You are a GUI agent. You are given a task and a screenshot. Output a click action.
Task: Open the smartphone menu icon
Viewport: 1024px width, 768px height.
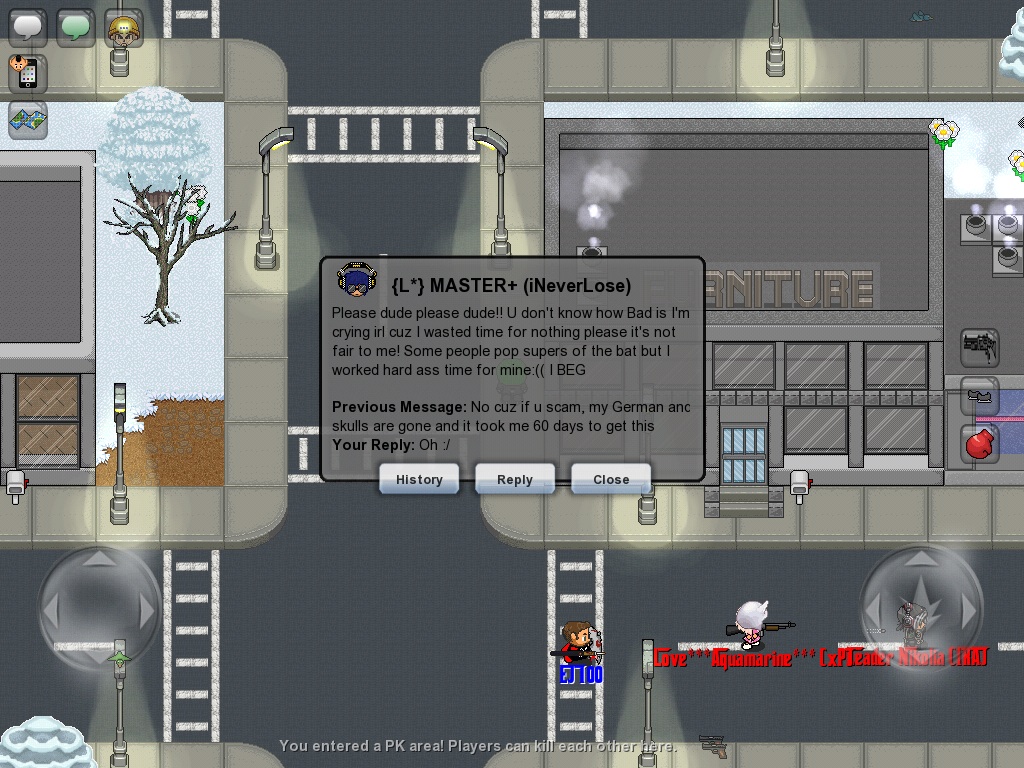(x=26, y=73)
